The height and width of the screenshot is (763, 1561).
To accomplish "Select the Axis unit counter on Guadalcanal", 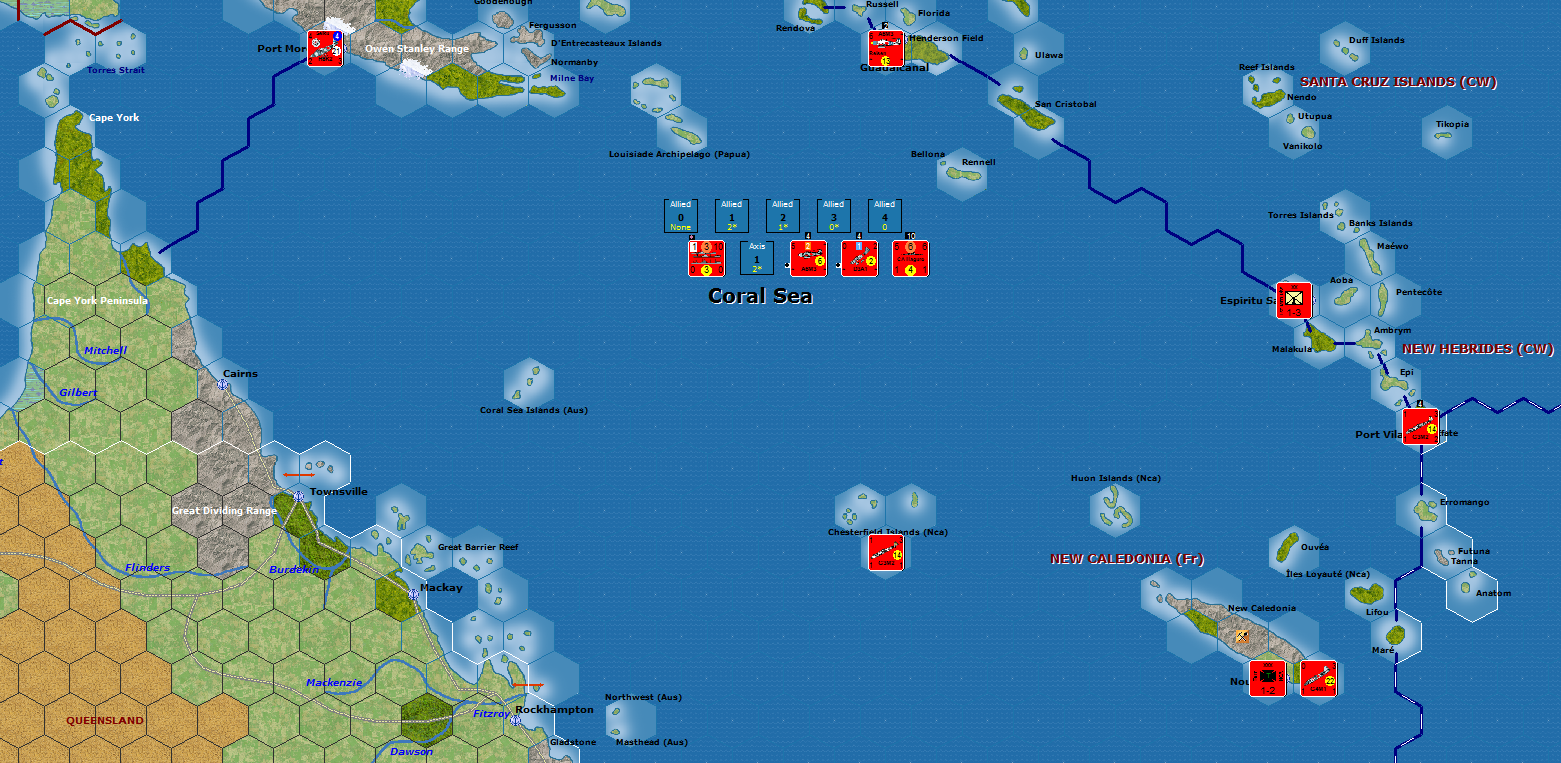I will (885, 48).
